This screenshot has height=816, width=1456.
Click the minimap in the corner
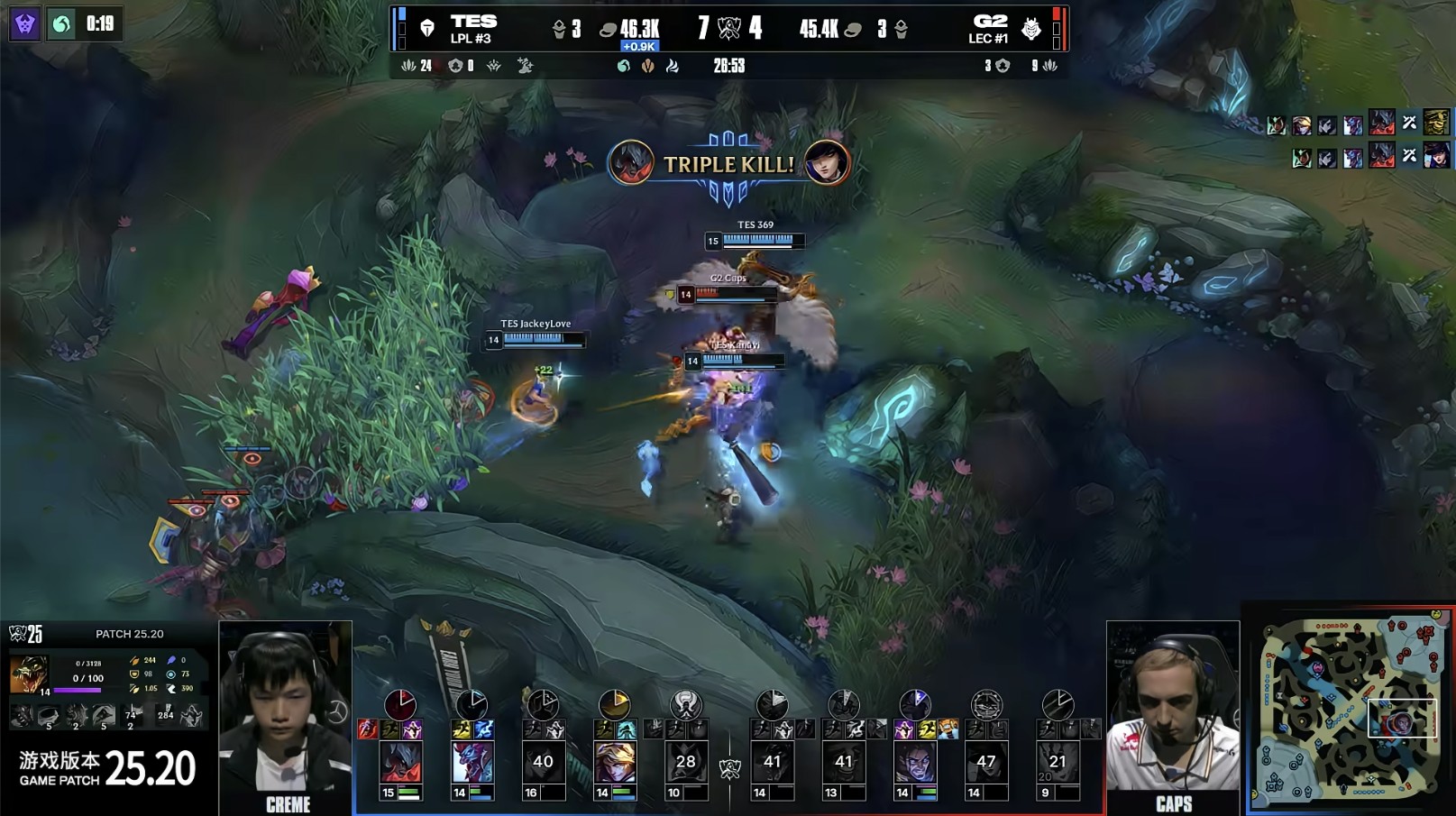(1350, 710)
